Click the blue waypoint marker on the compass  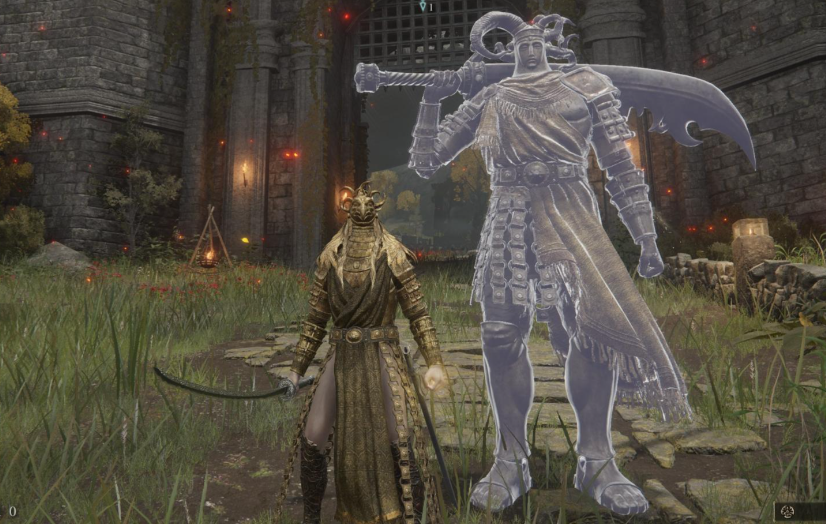pyautogui.click(x=422, y=6)
